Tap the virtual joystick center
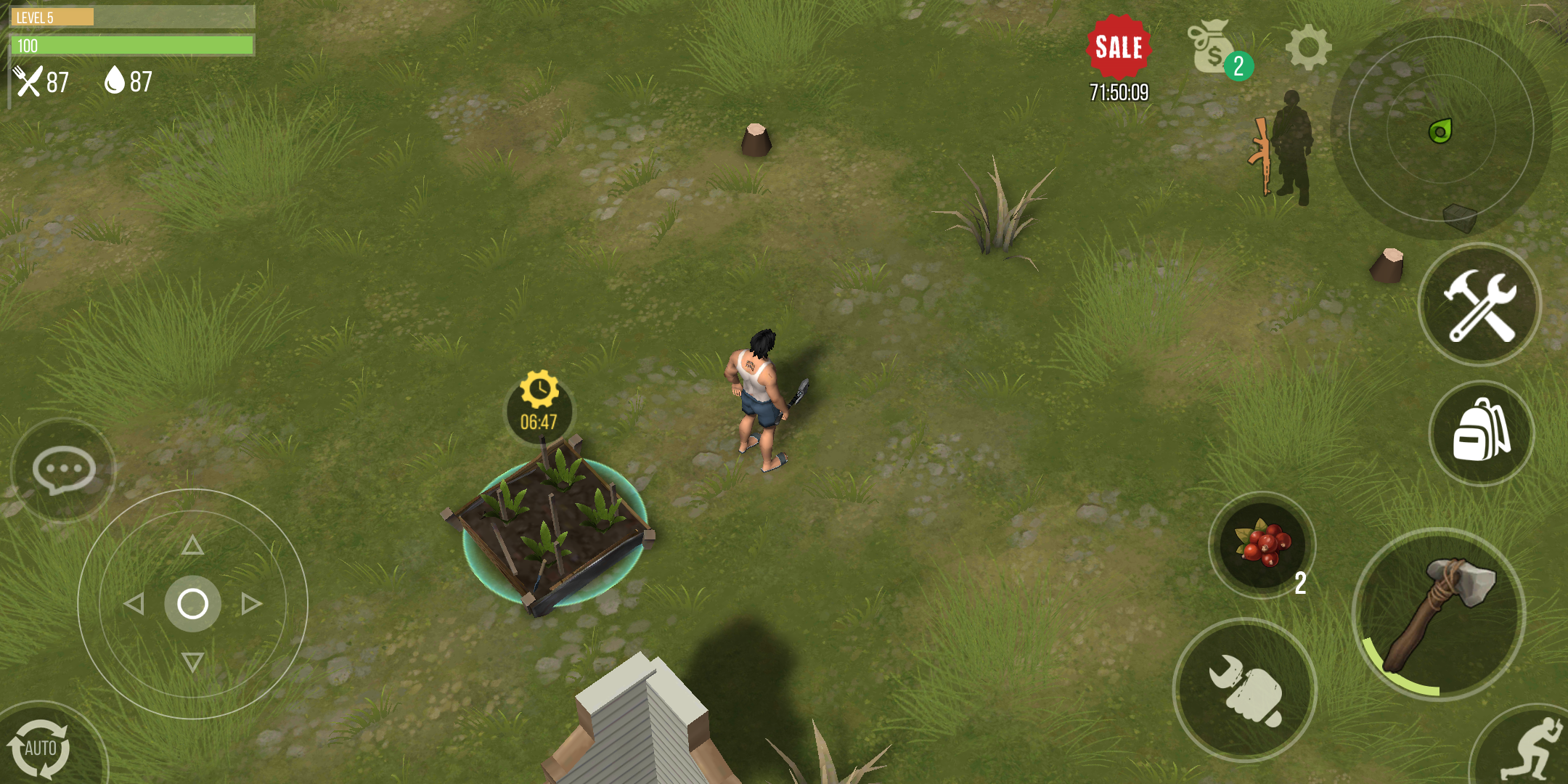The width and height of the screenshot is (1568, 784). [192, 603]
